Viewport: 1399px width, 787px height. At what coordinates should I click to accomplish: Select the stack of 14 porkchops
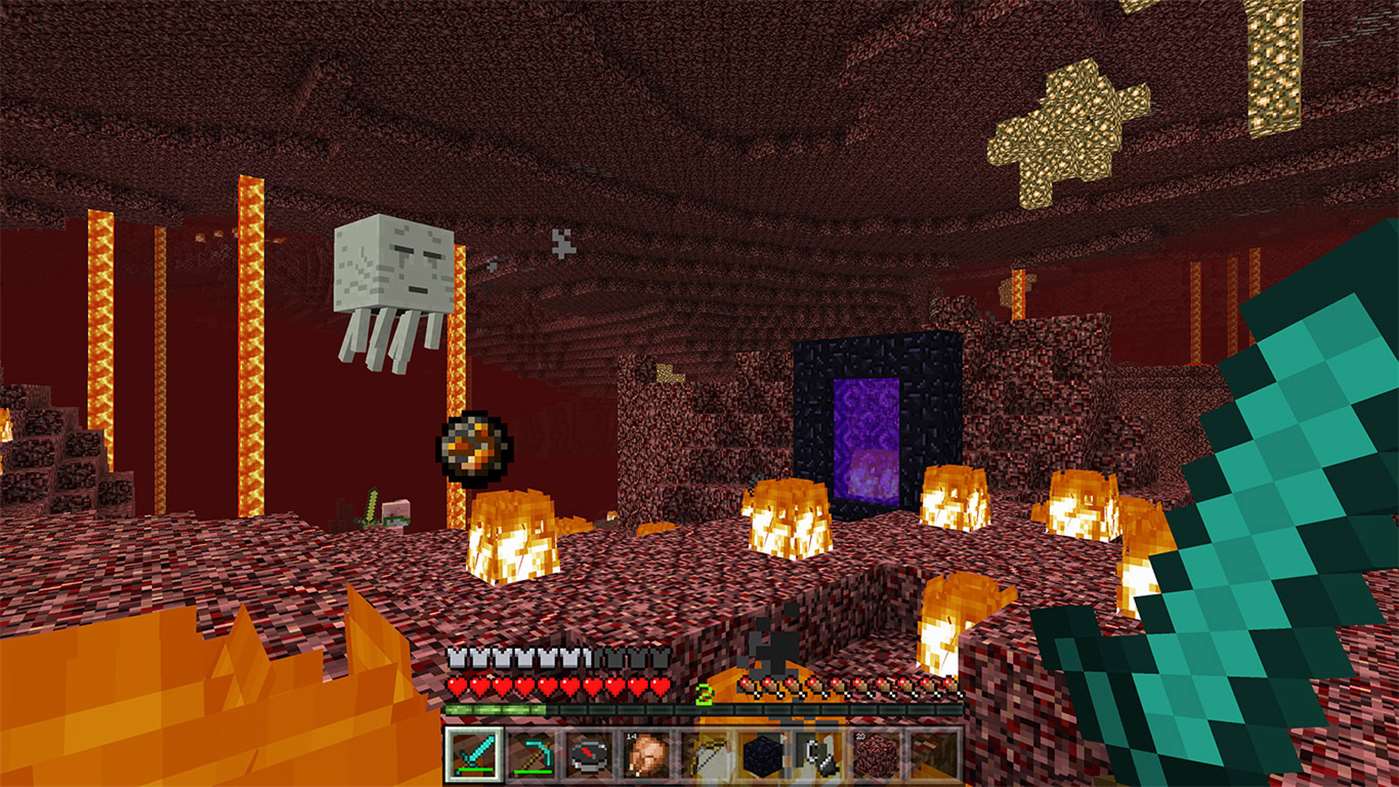click(648, 762)
